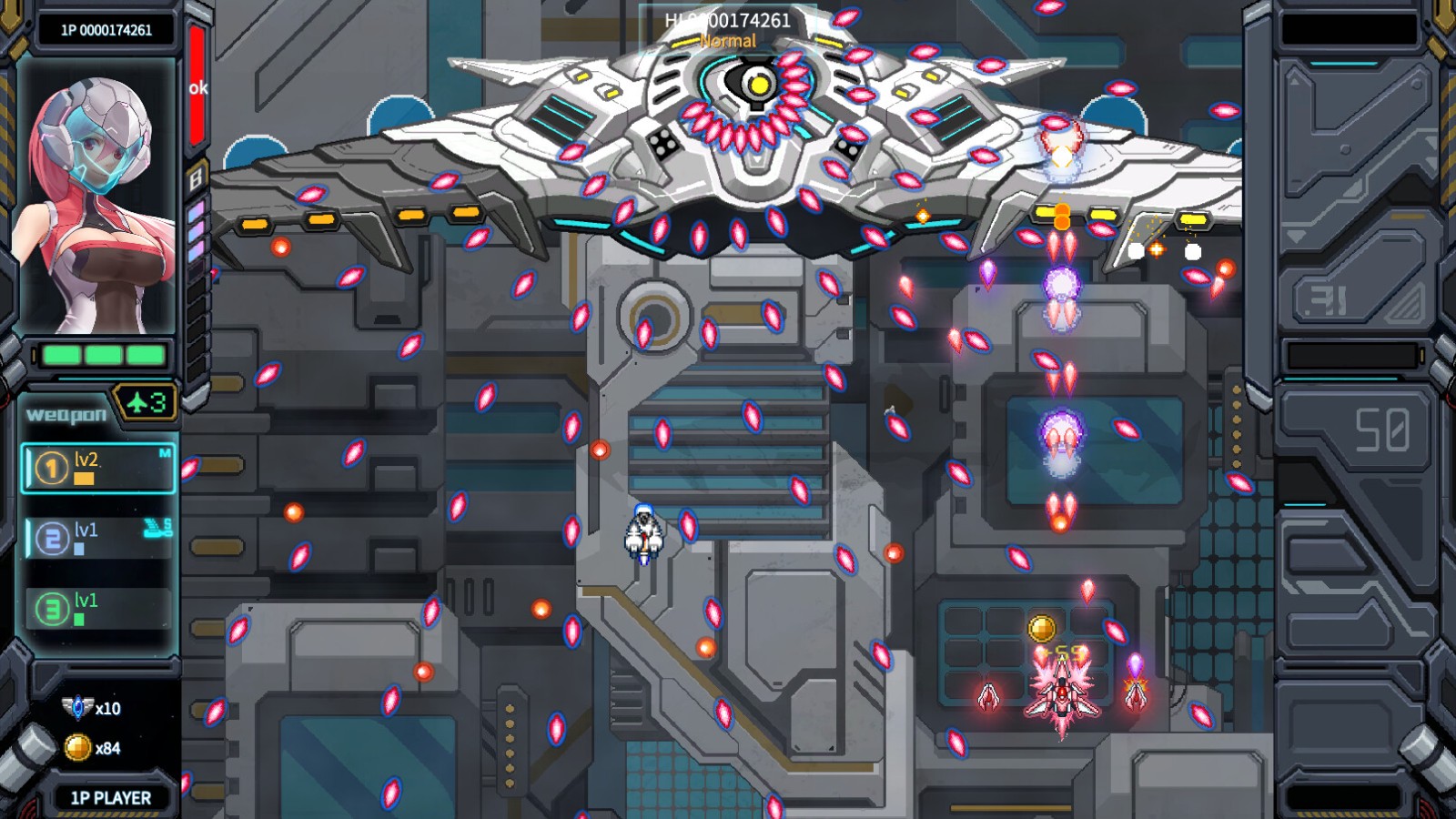The image size is (1456, 819).
Task: Select weapon slot 2 labeled lv1
Action: (97, 539)
